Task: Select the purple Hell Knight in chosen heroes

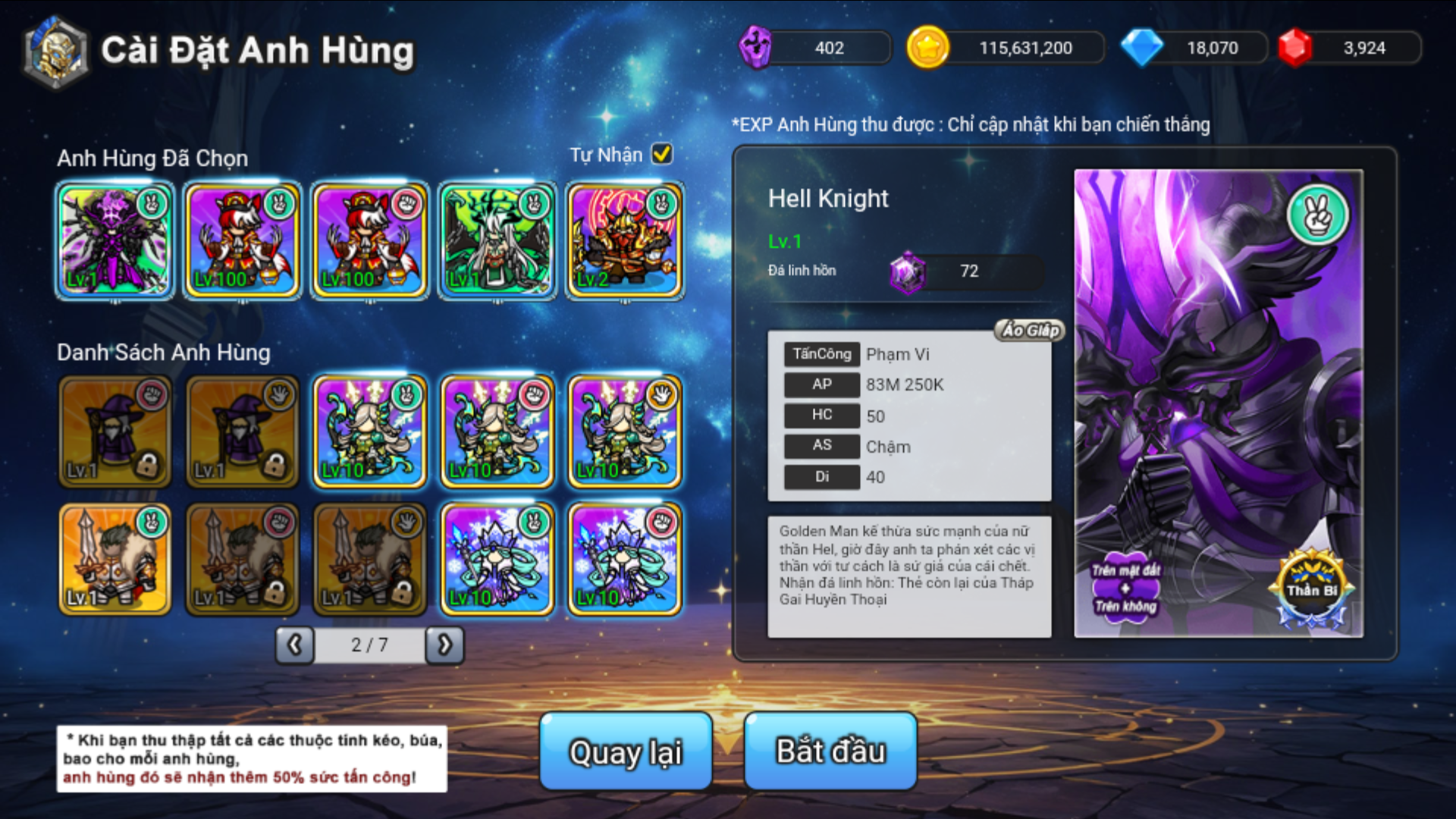Action: point(115,241)
